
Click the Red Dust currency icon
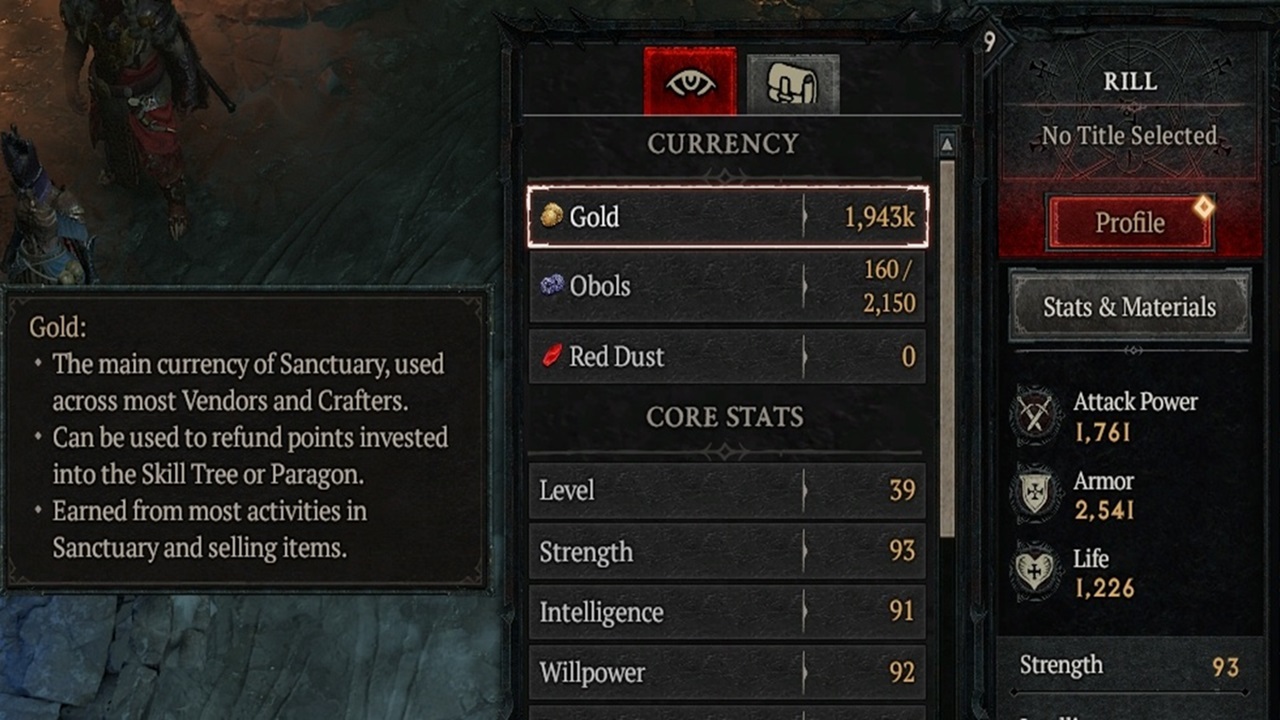[x=552, y=356]
